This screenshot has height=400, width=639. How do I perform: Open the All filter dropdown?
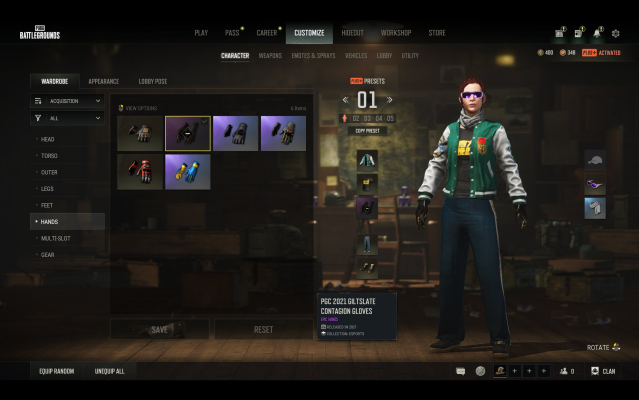[67, 119]
